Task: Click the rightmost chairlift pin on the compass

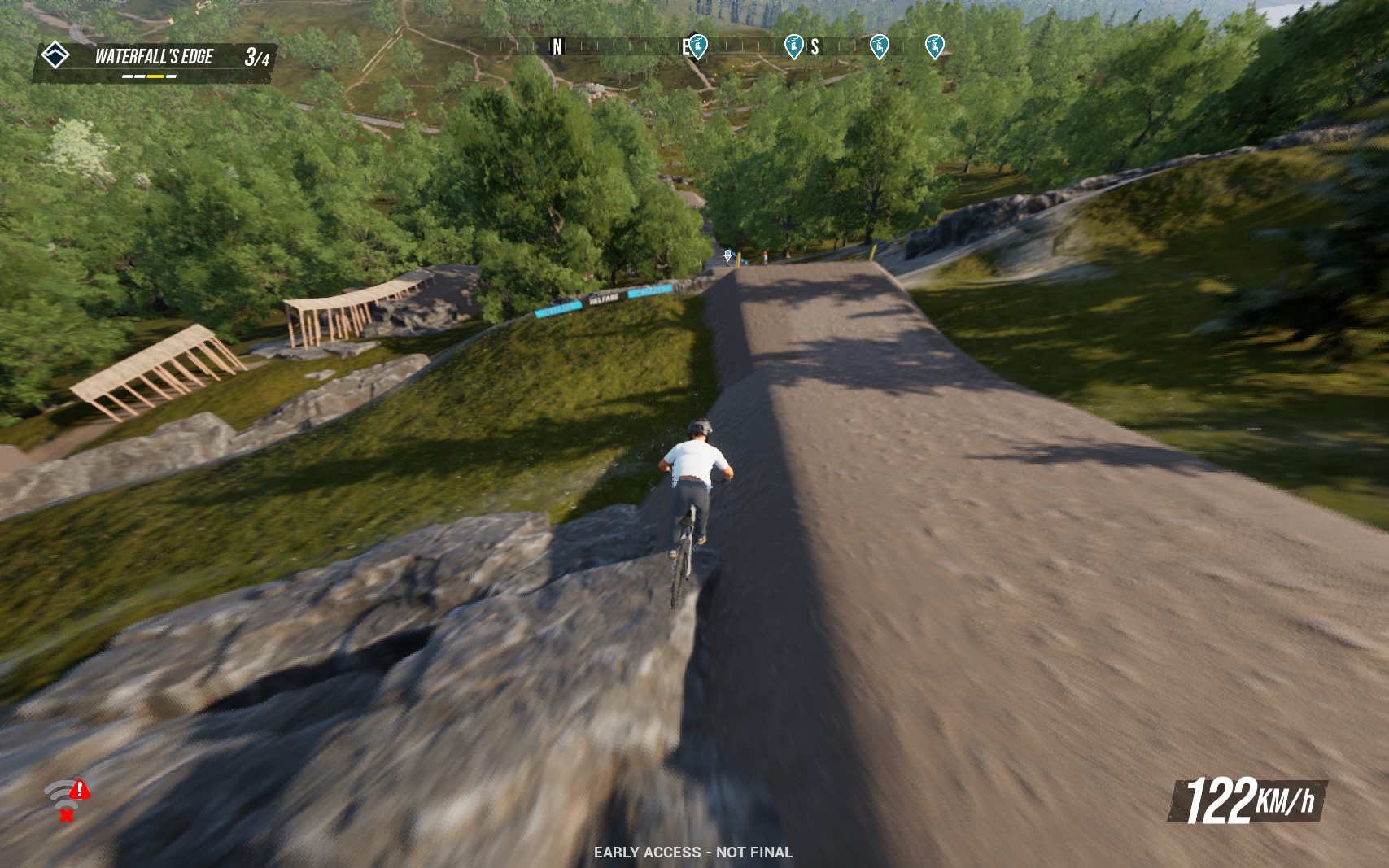Action: click(937, 46)
